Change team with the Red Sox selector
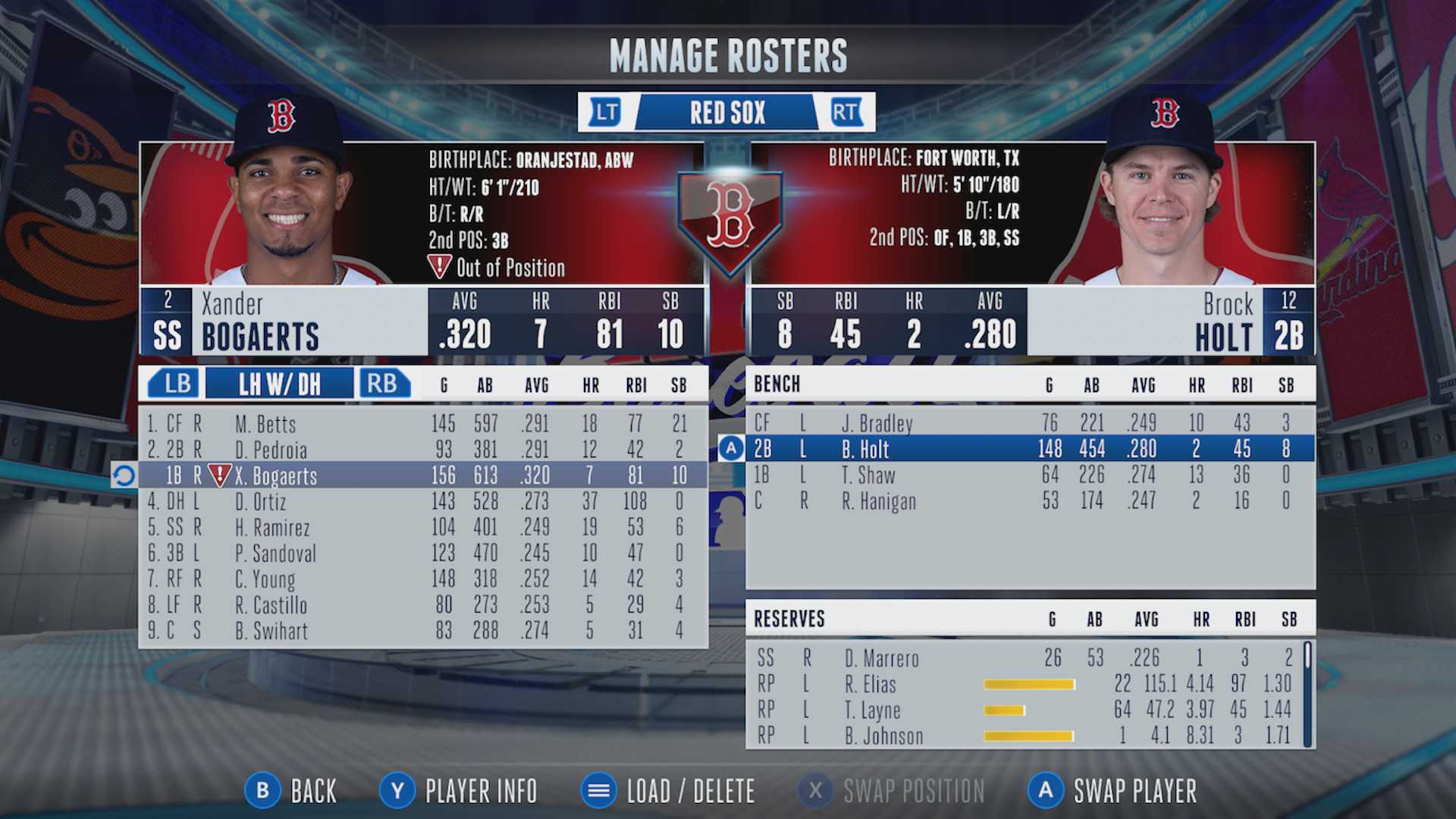This screenshot has height=819, width=1456. [726, 112]
